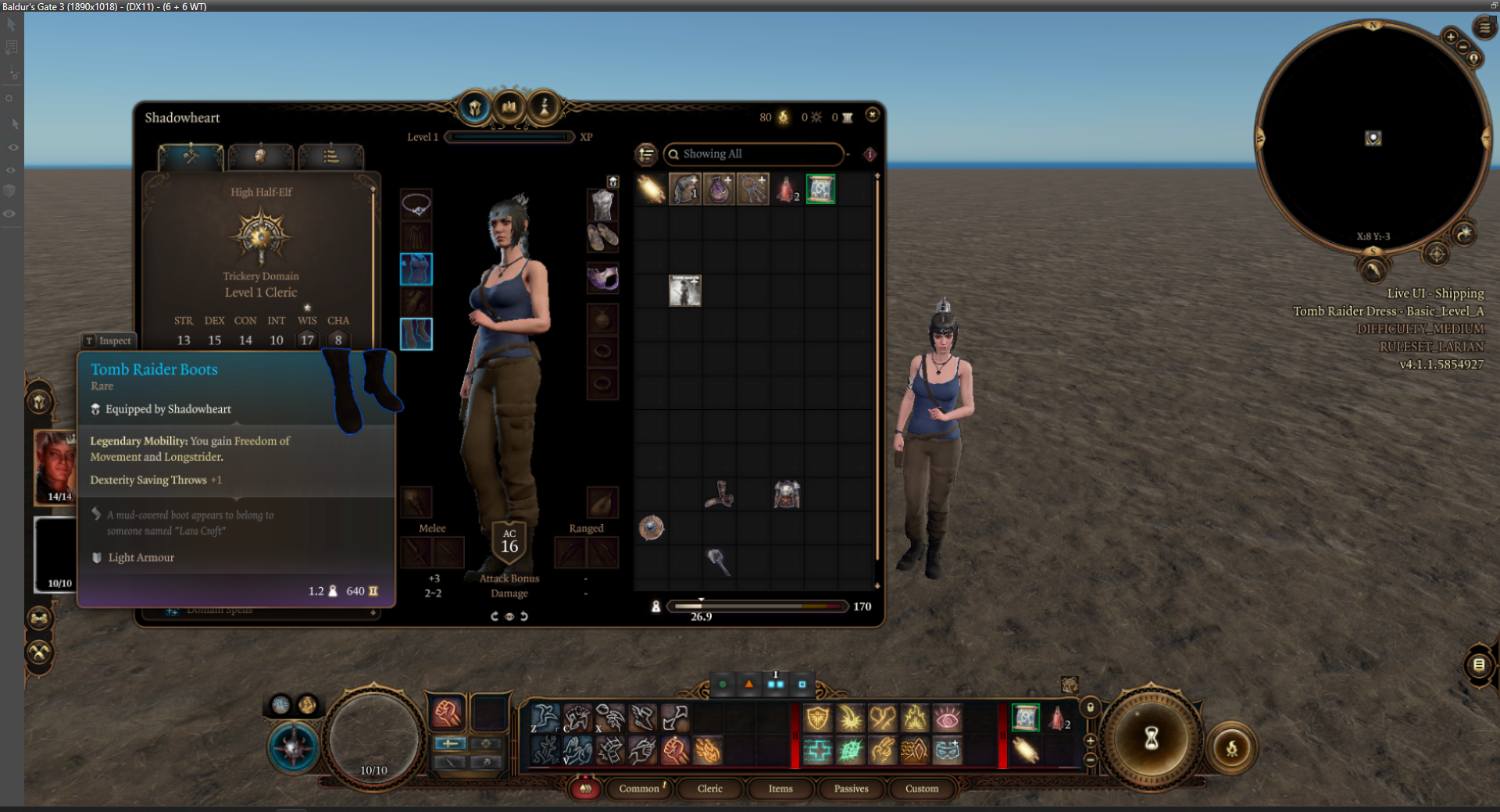Switch to the Cleric hotbar tab
1500x812 pixels.
pos(709,789)
